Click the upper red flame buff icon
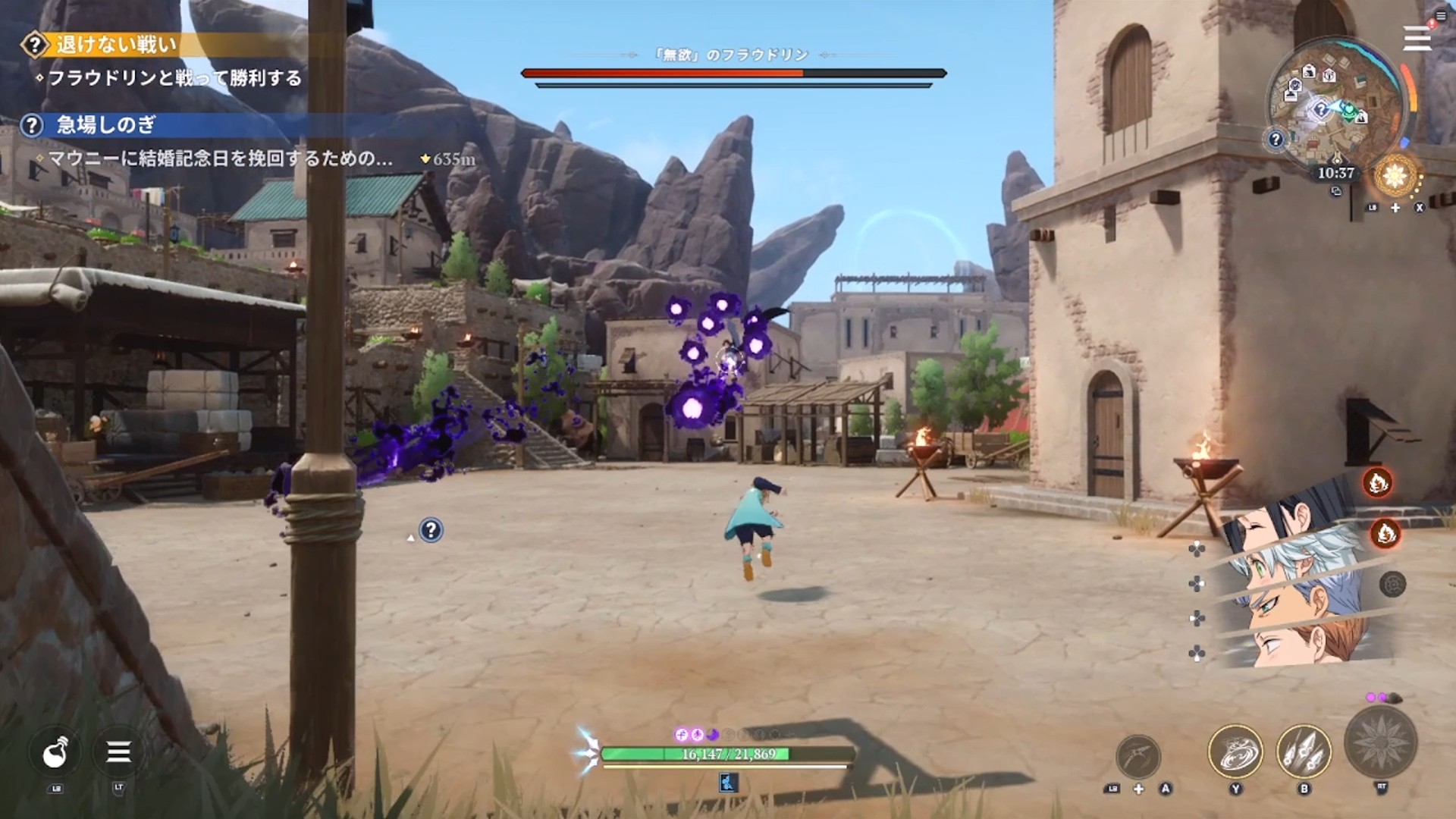 pyautogui.click(x=1377, y=482)
